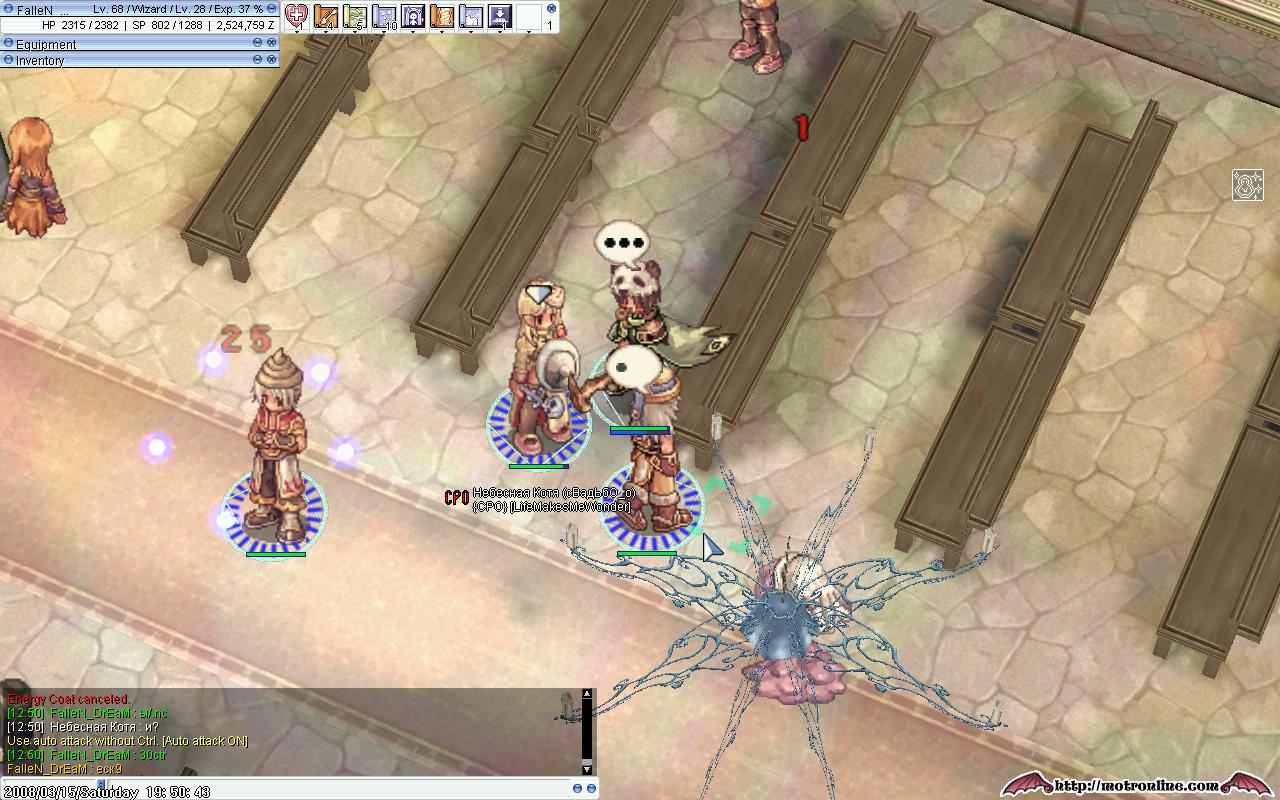Viewport: 1280px width, 800px height.
Task: Use the red heart skill in hotbar
Action: click(297, 16)
